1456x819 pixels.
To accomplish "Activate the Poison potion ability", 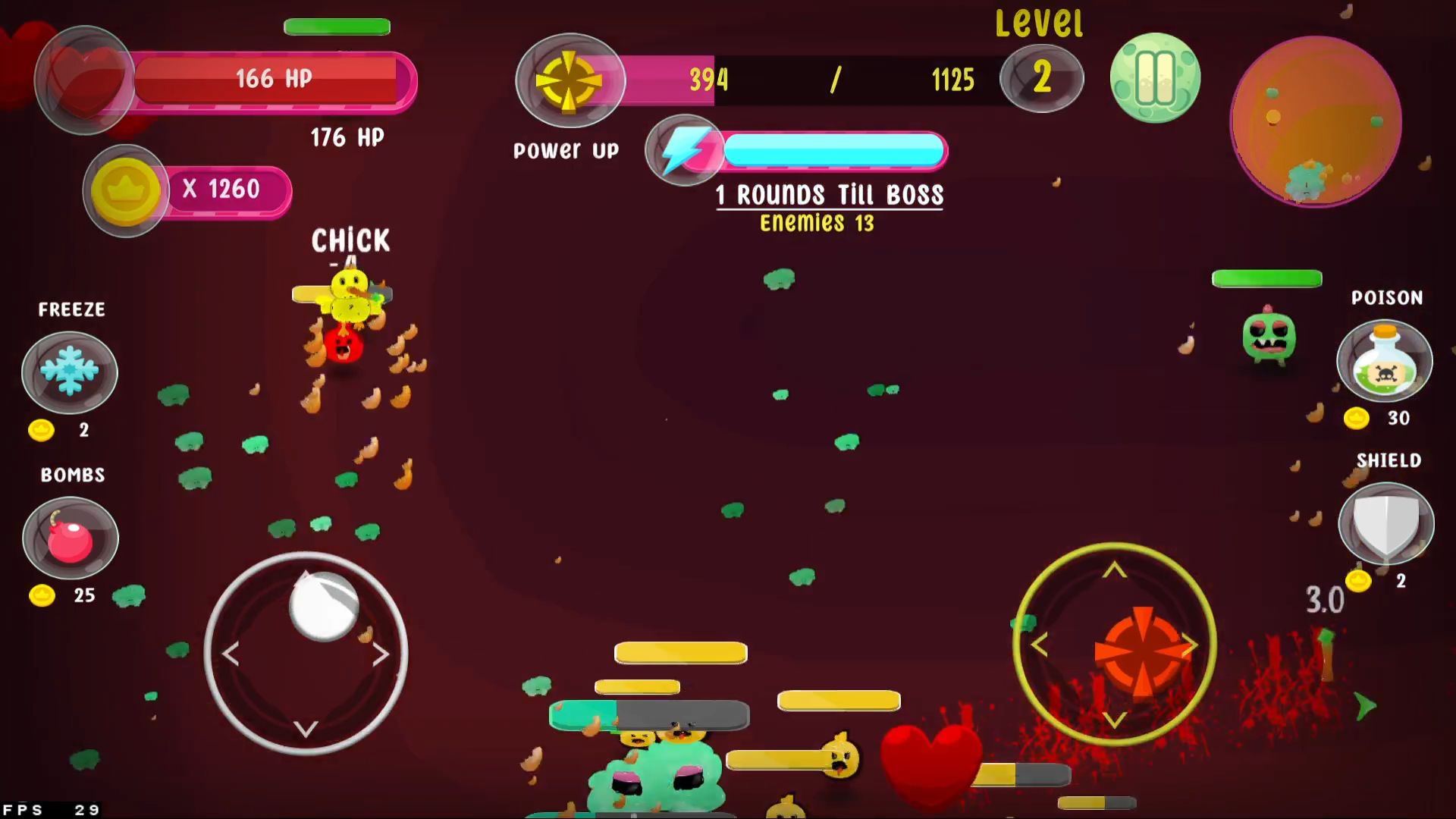I will coord(1385,361).
